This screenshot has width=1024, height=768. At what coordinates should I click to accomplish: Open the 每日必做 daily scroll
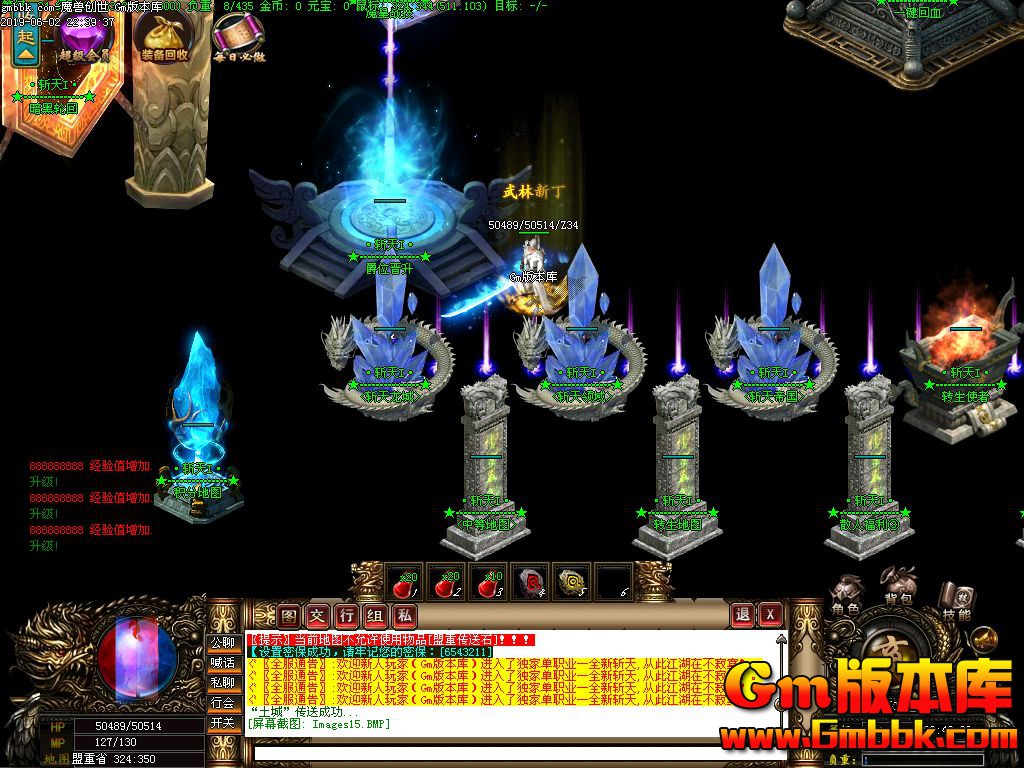point(238,40)
